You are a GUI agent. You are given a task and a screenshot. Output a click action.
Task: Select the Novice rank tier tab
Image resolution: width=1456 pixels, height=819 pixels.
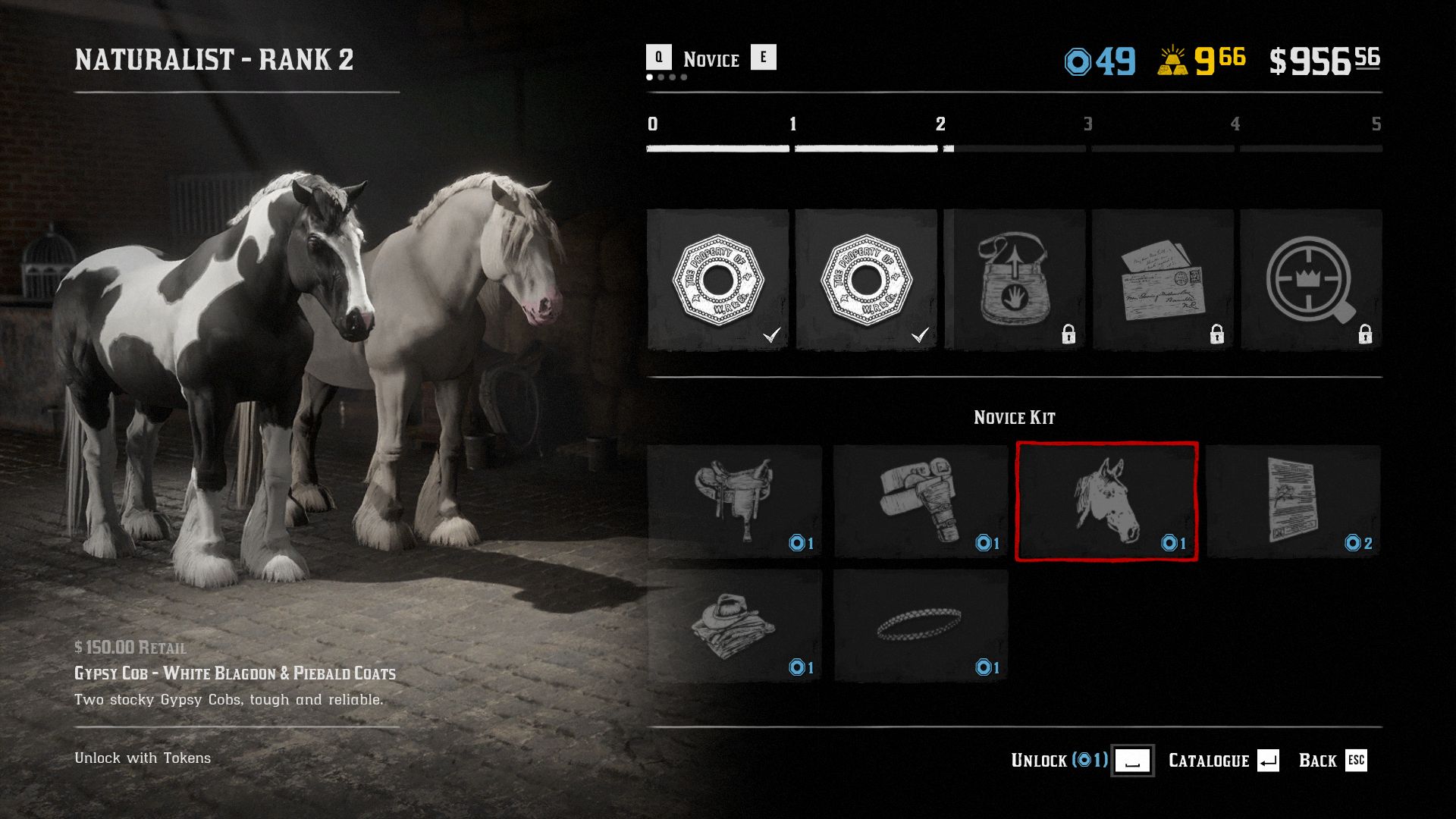711,59
